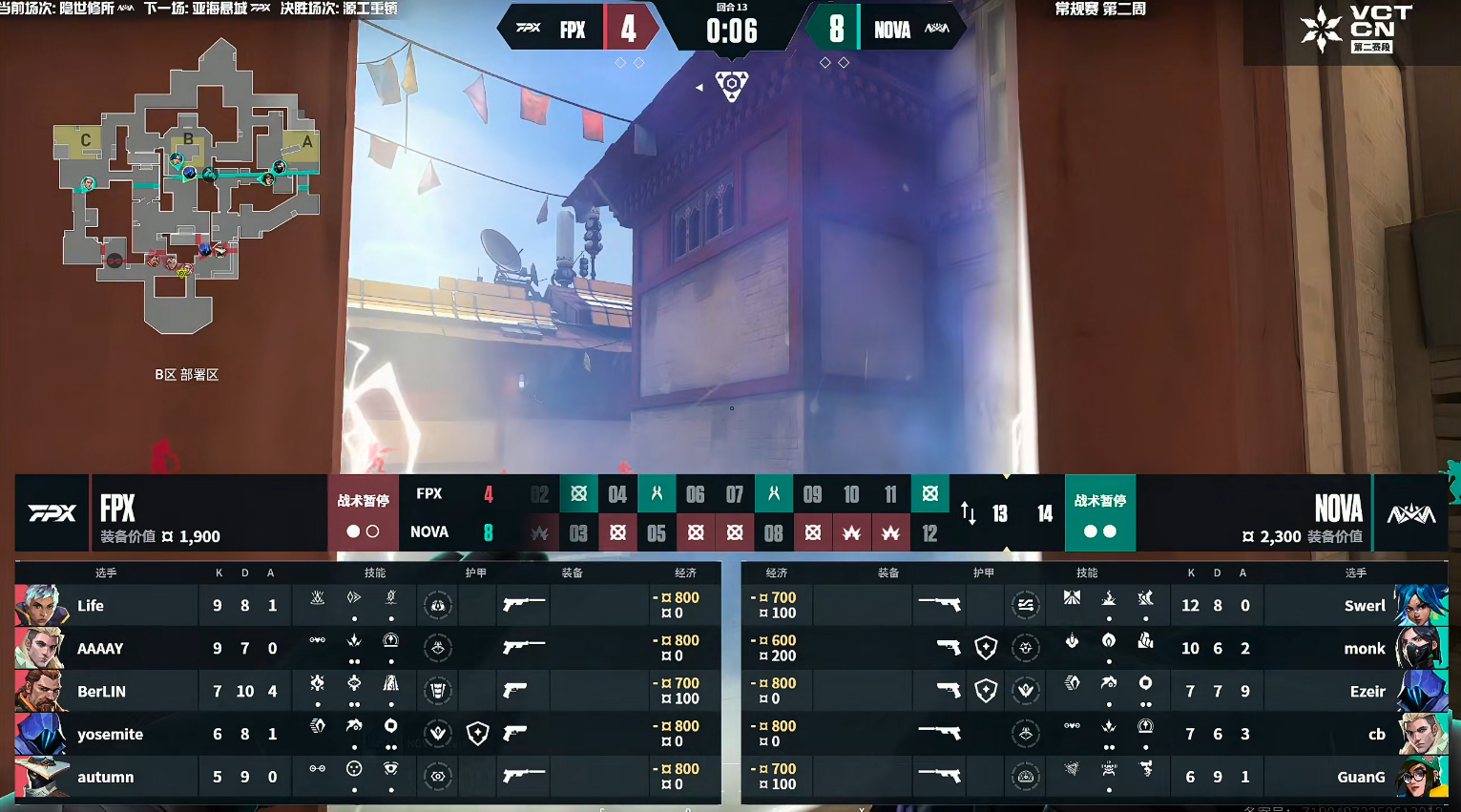This screenshot has height=812, width=1461.
Task: Select GuanG's agent portrait
Action: click(x=1422, y=777)
